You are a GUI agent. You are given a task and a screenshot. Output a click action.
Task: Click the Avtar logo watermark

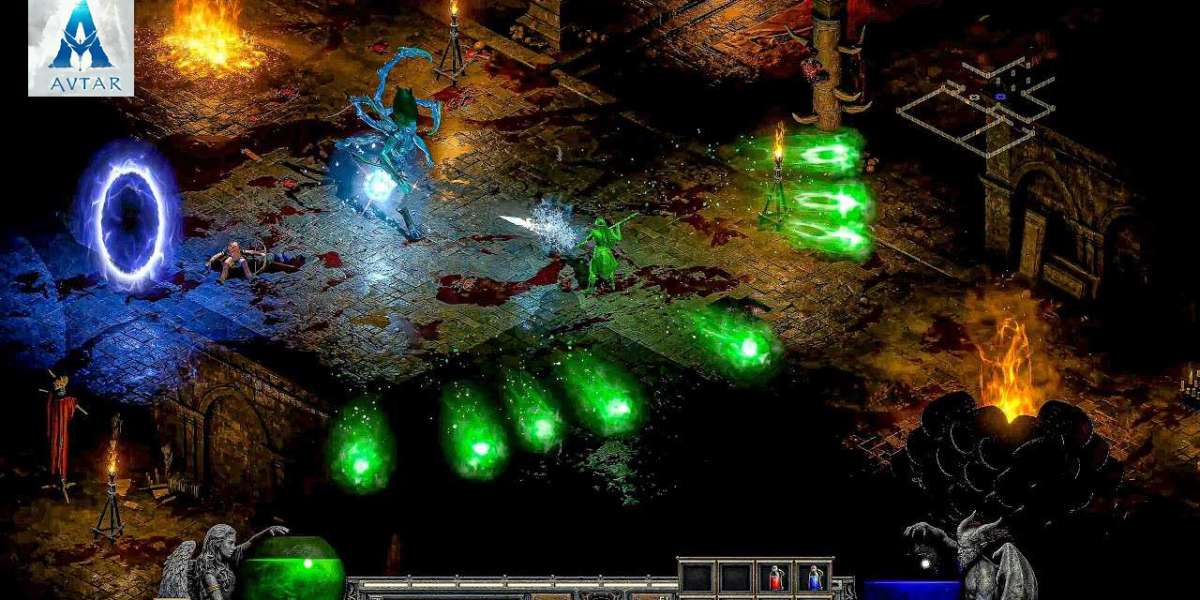coord(81,47)
